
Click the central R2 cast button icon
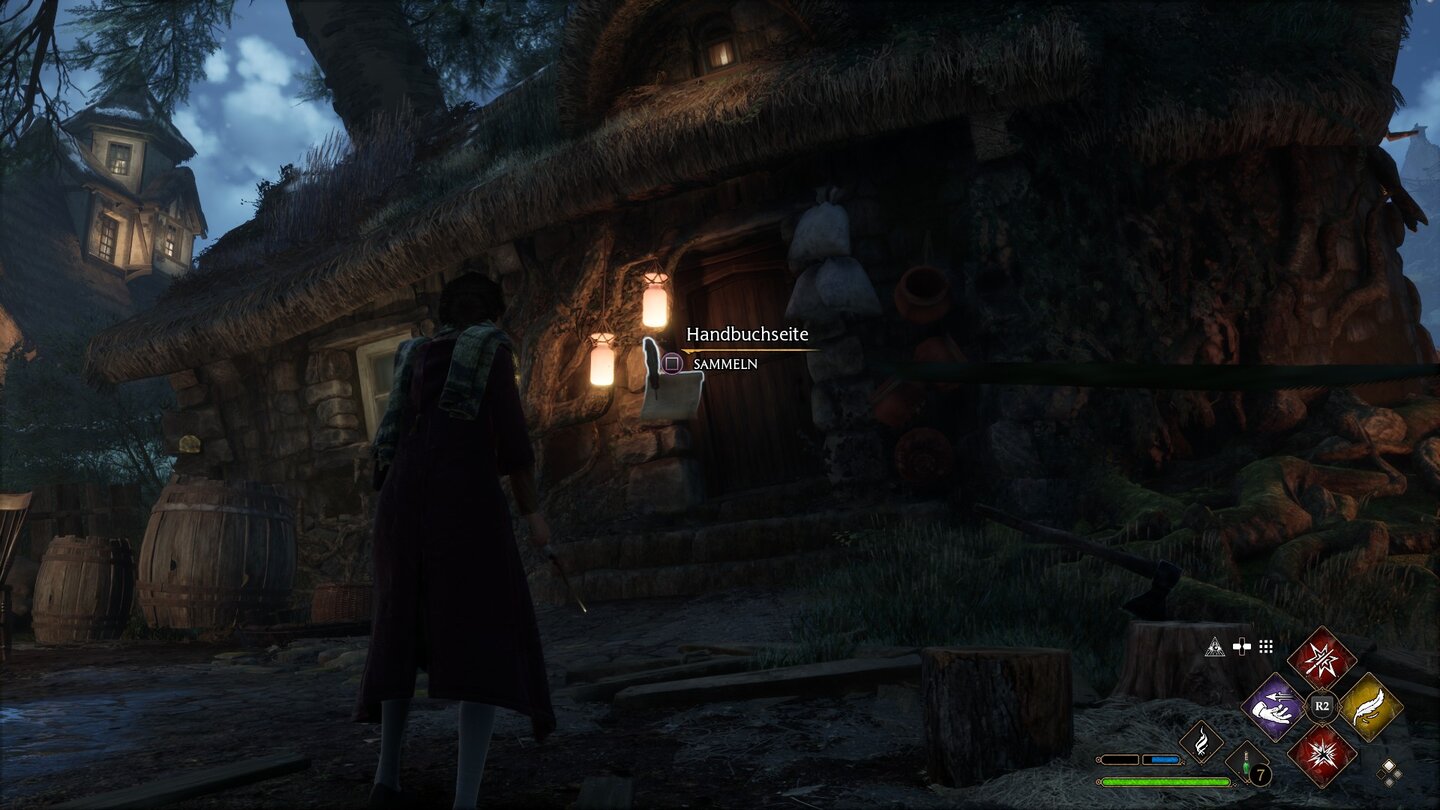click(x=1321, y=705)
